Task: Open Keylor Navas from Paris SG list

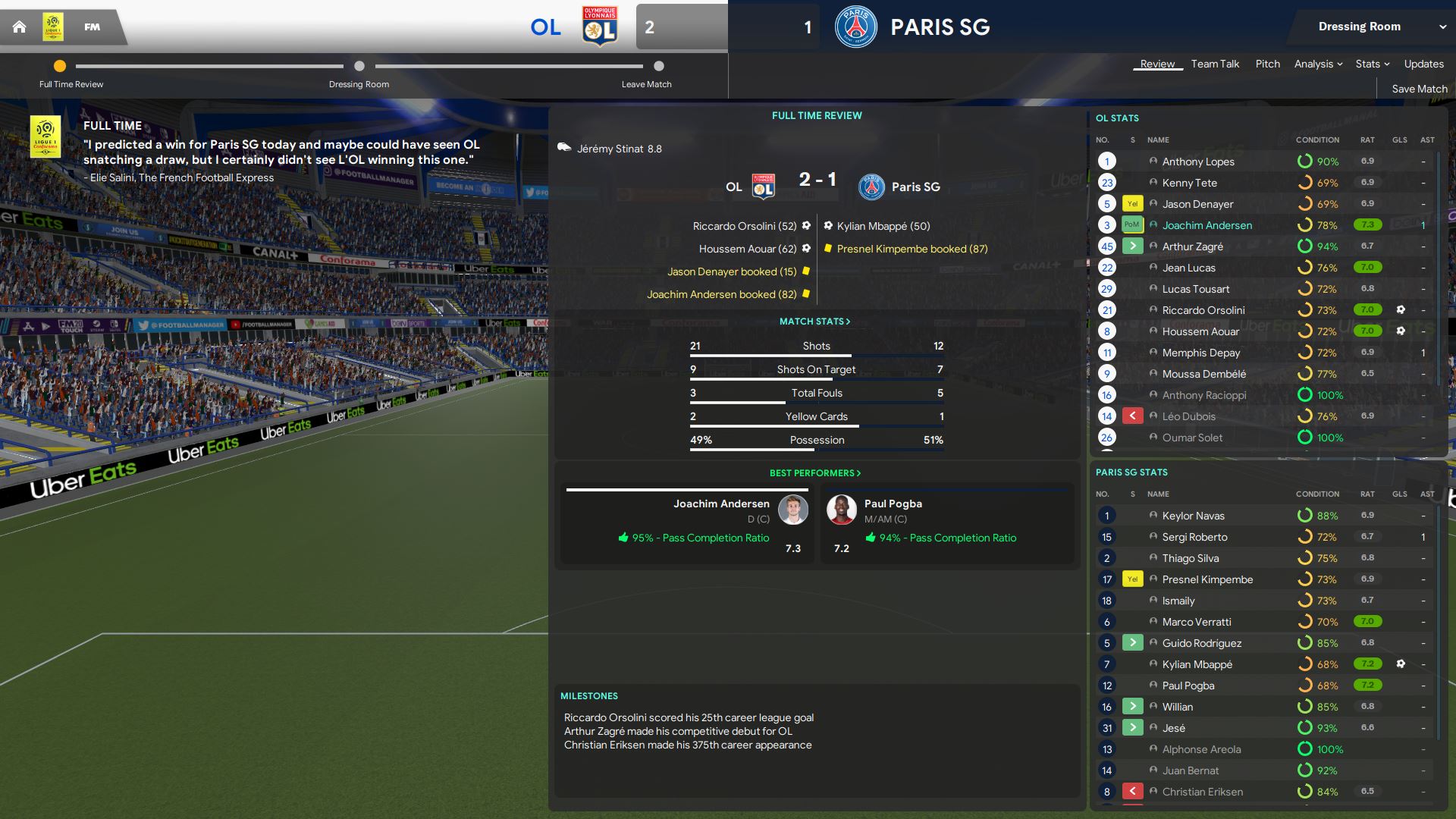Action: (x=1193, y=516)
